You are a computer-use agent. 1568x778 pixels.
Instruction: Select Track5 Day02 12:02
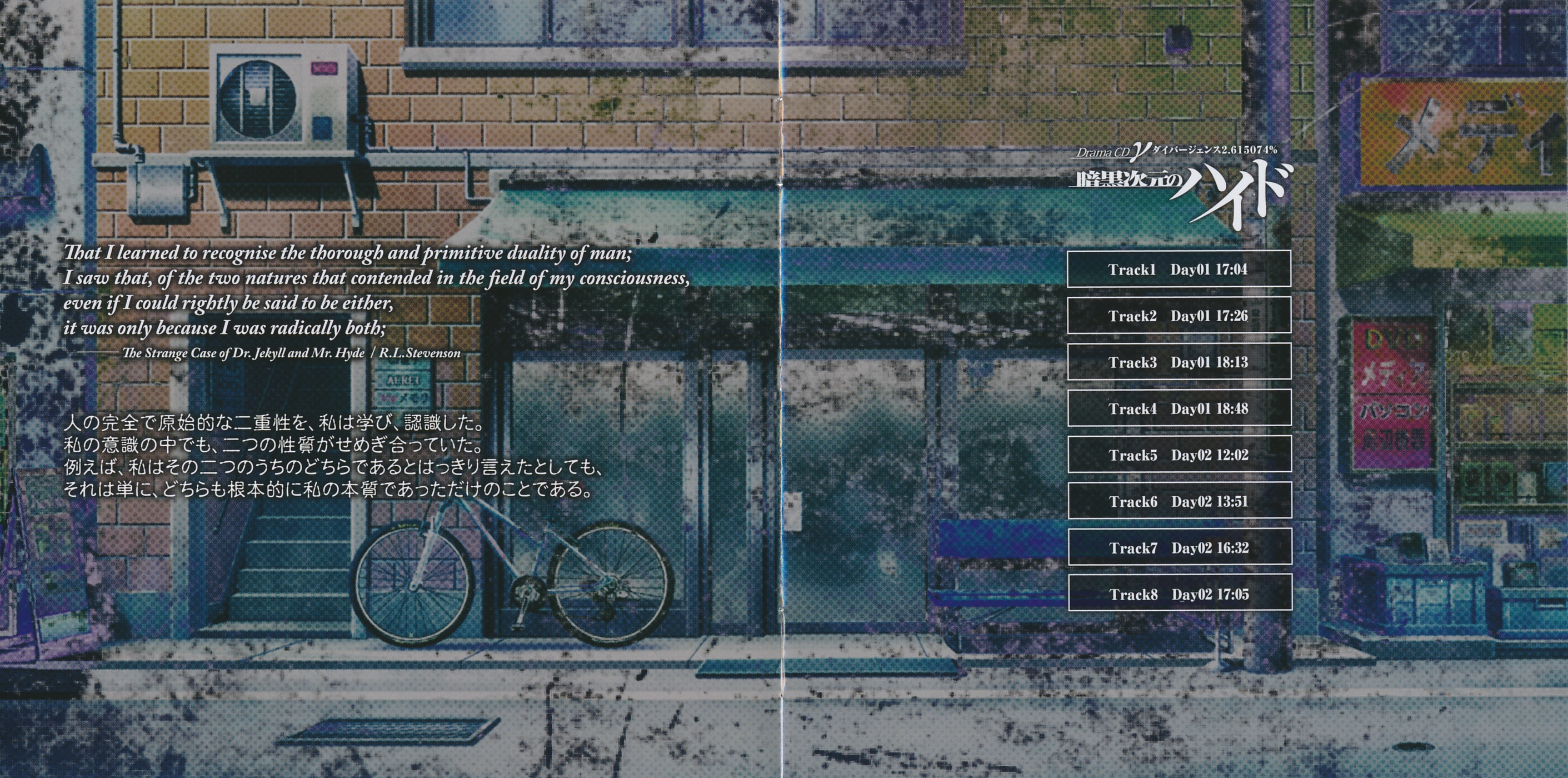click(1179, 455)
